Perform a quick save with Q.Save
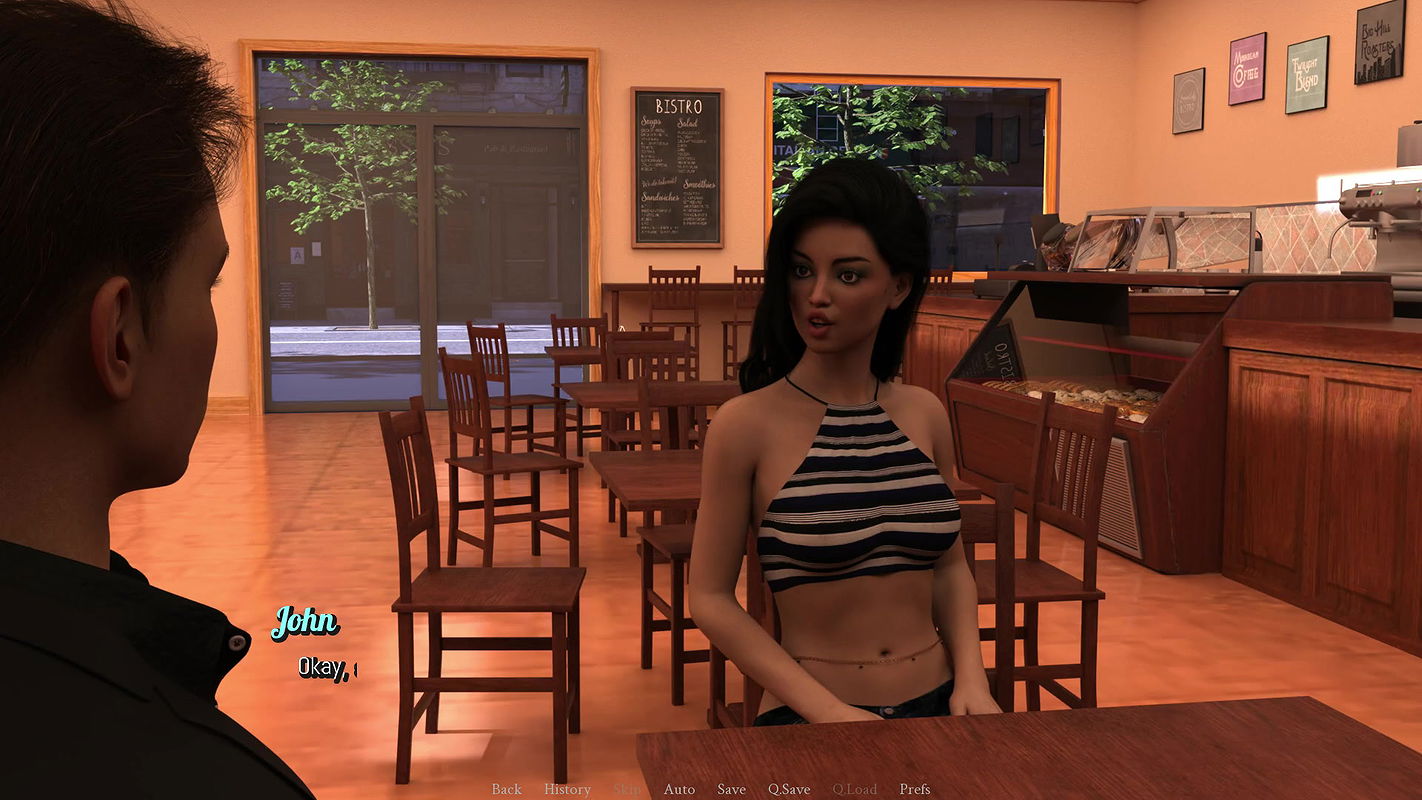Screen dimensions: 1422x800 [789, 789]
